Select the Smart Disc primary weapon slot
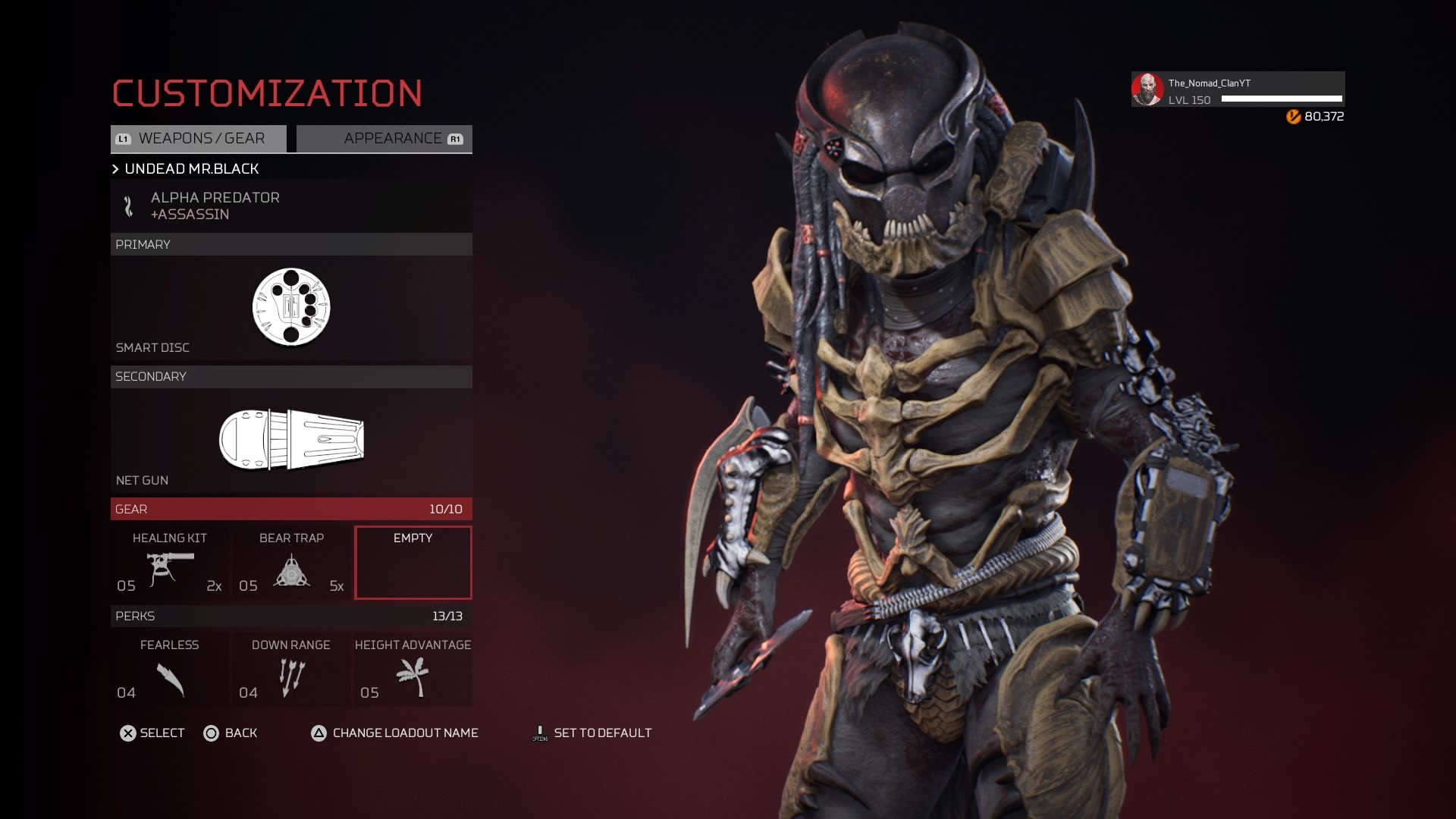 pos(291,307)
